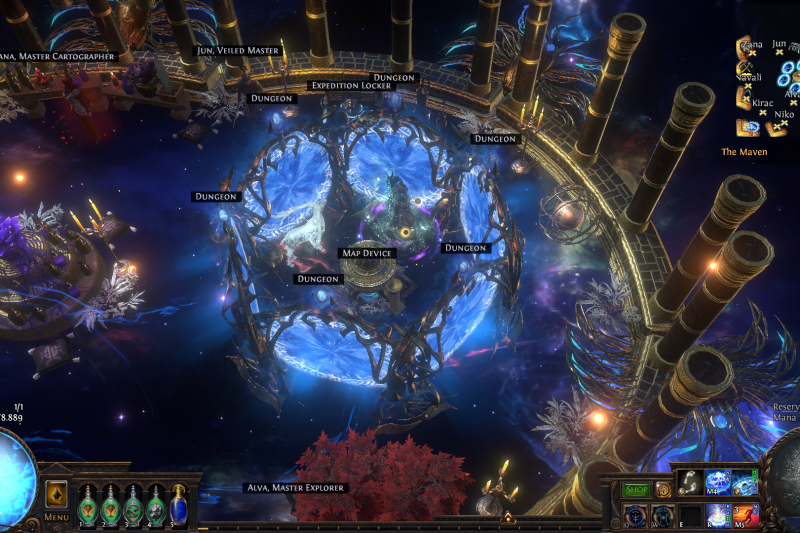
Task: Use the green swirl flask in slot 3
Action: [133, 505]
